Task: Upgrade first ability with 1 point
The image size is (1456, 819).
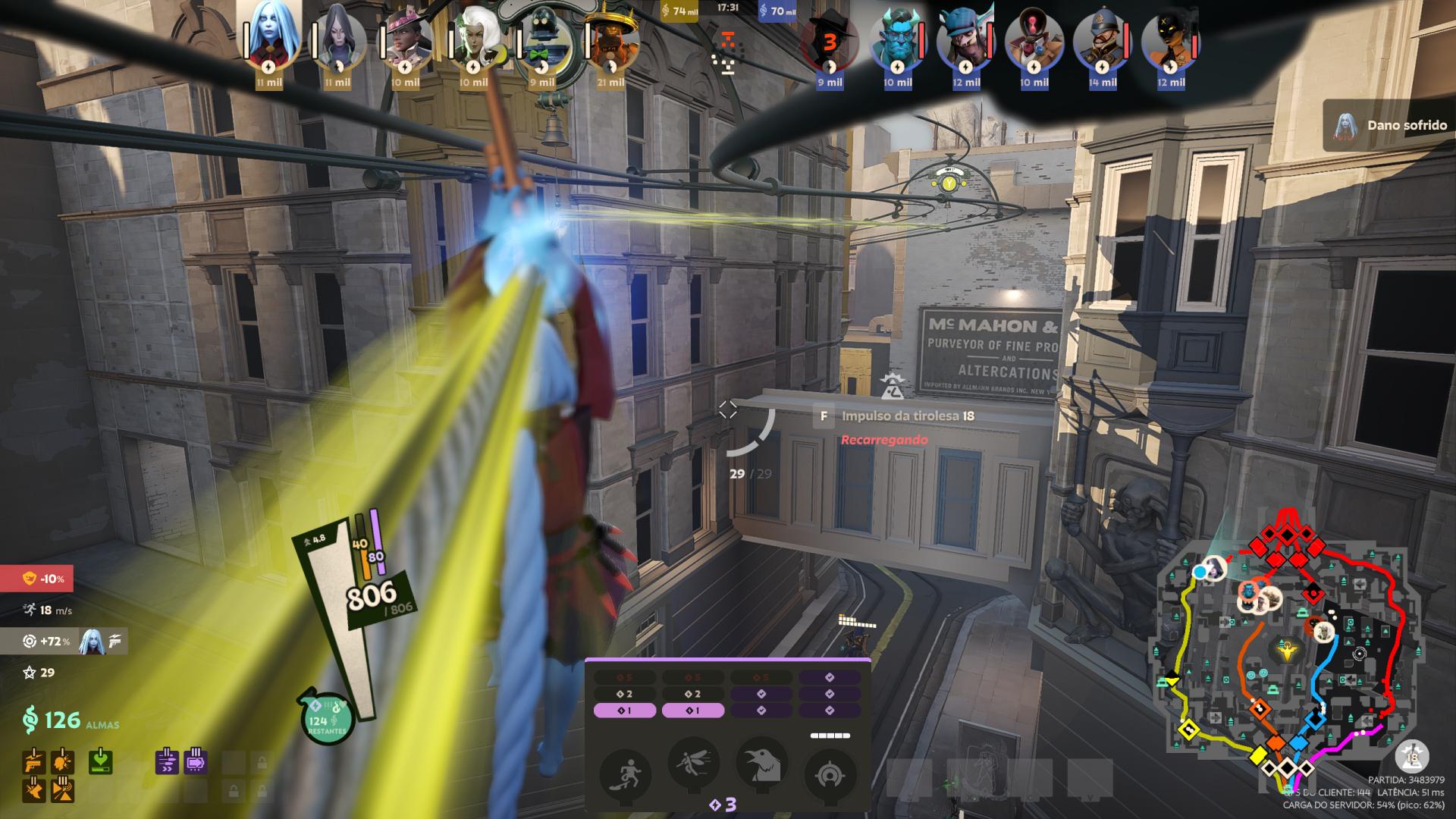Action: coord(624,711)
